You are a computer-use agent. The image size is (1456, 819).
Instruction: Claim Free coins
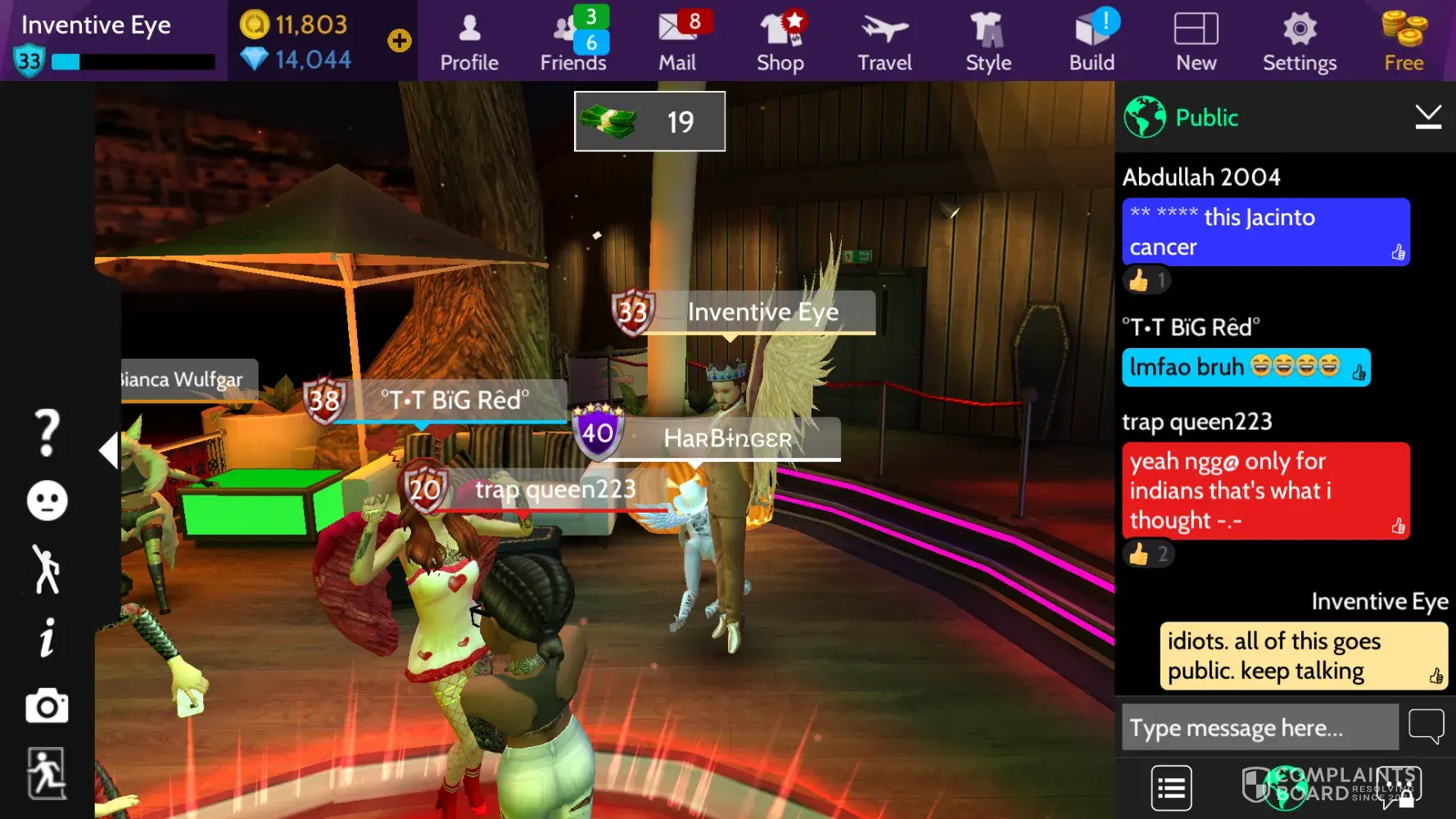pos(1404,41)
